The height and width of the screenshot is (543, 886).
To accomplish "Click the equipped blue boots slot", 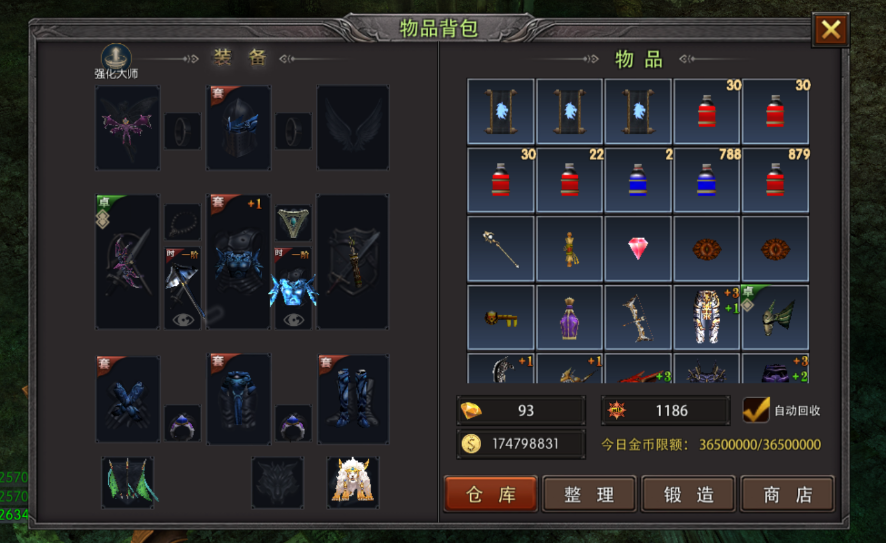I will click(352, 399).
